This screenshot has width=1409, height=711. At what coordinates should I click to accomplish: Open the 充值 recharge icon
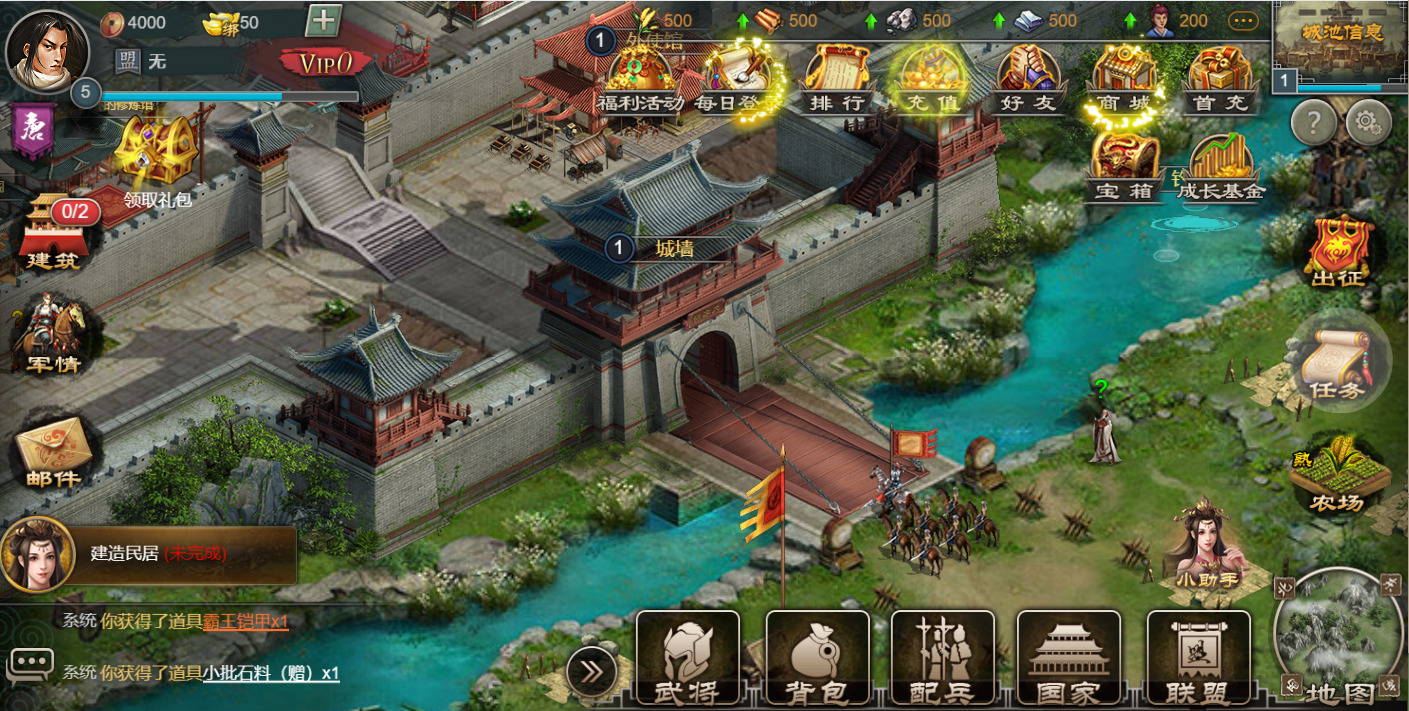click(930, 77)
